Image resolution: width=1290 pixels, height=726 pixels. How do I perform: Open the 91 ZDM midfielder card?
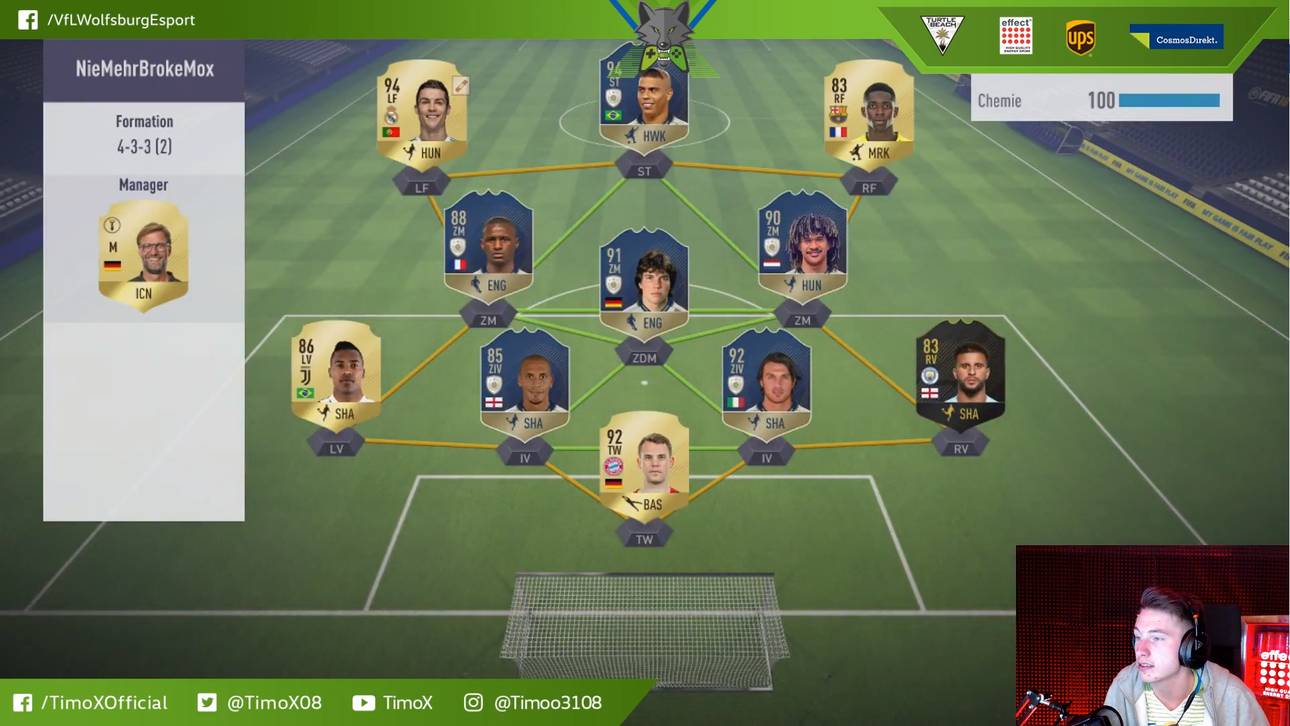click(644, 284)
